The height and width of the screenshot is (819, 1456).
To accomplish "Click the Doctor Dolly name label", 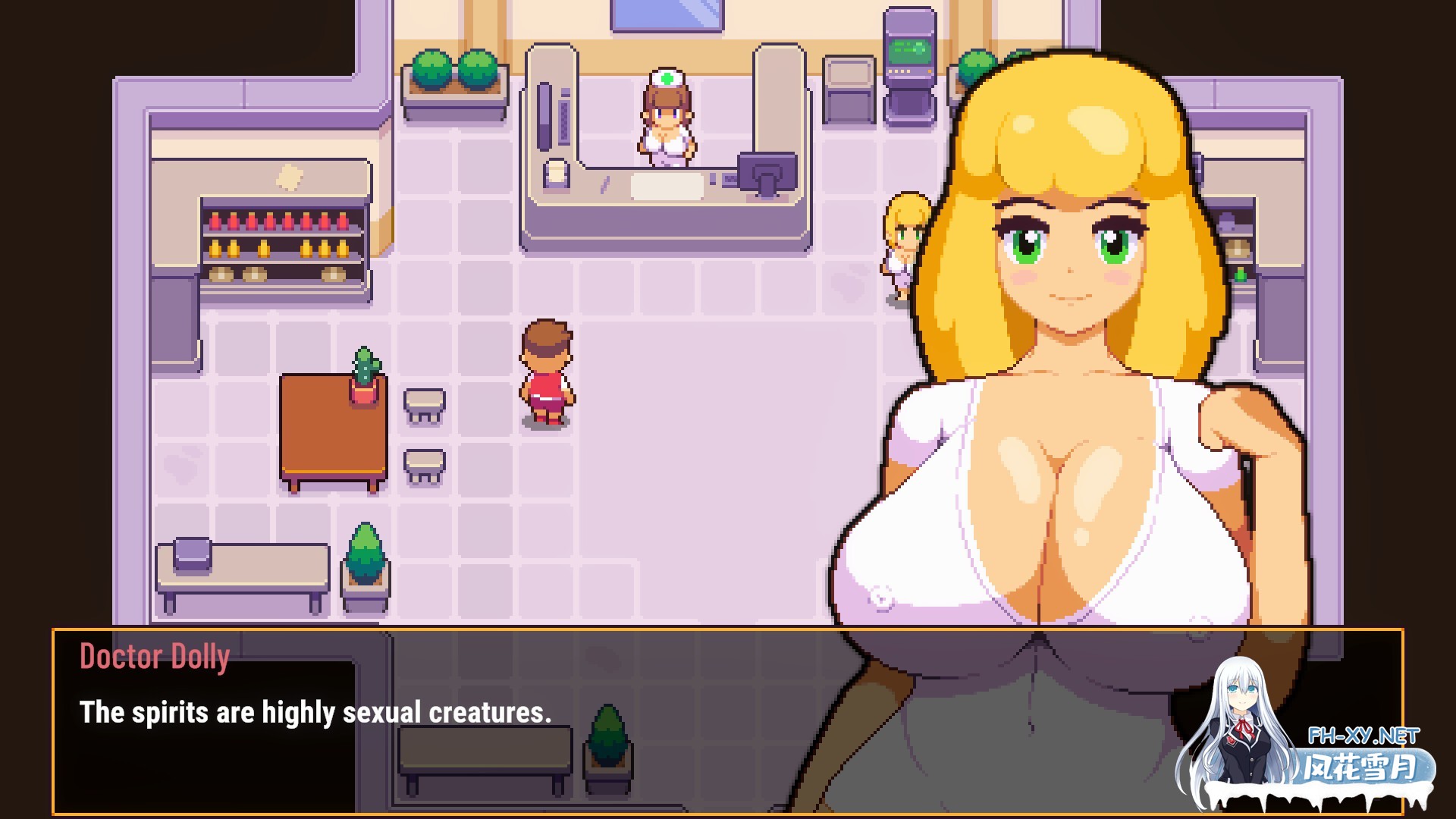I will pyautogui.click(x=154, y=657).
